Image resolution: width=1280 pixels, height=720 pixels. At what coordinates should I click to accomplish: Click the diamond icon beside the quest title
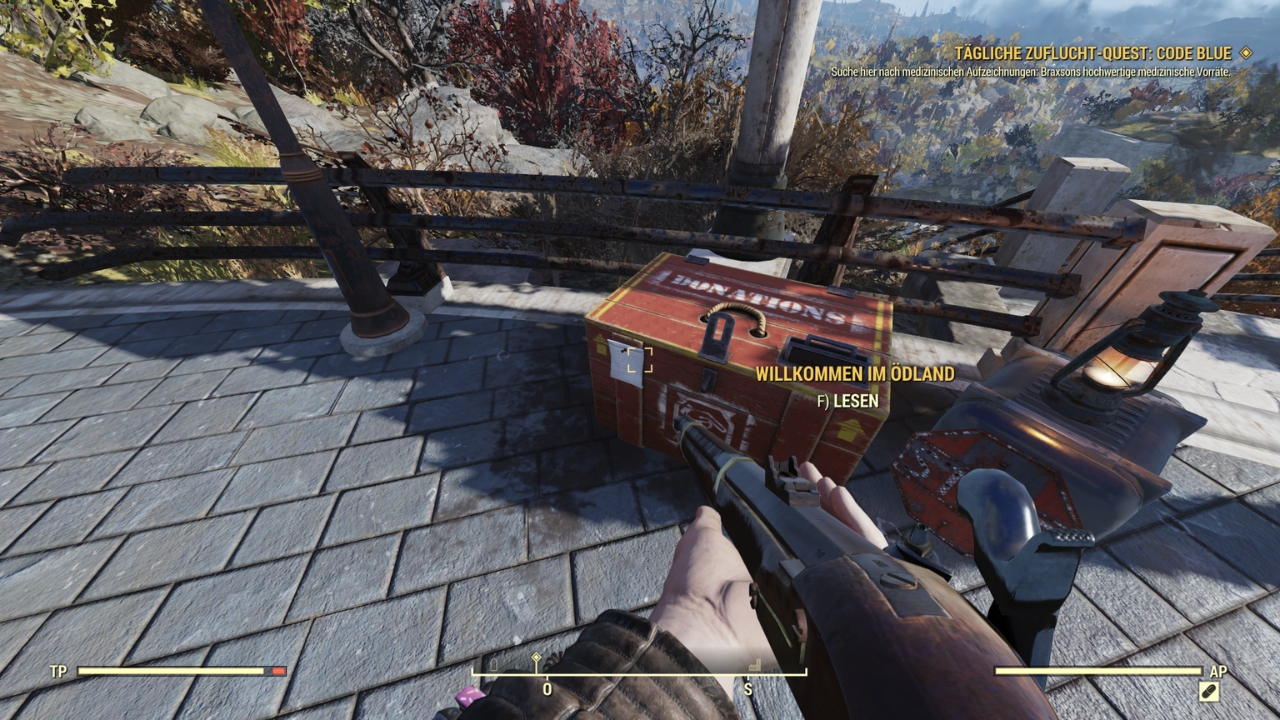click(1245, 53)
